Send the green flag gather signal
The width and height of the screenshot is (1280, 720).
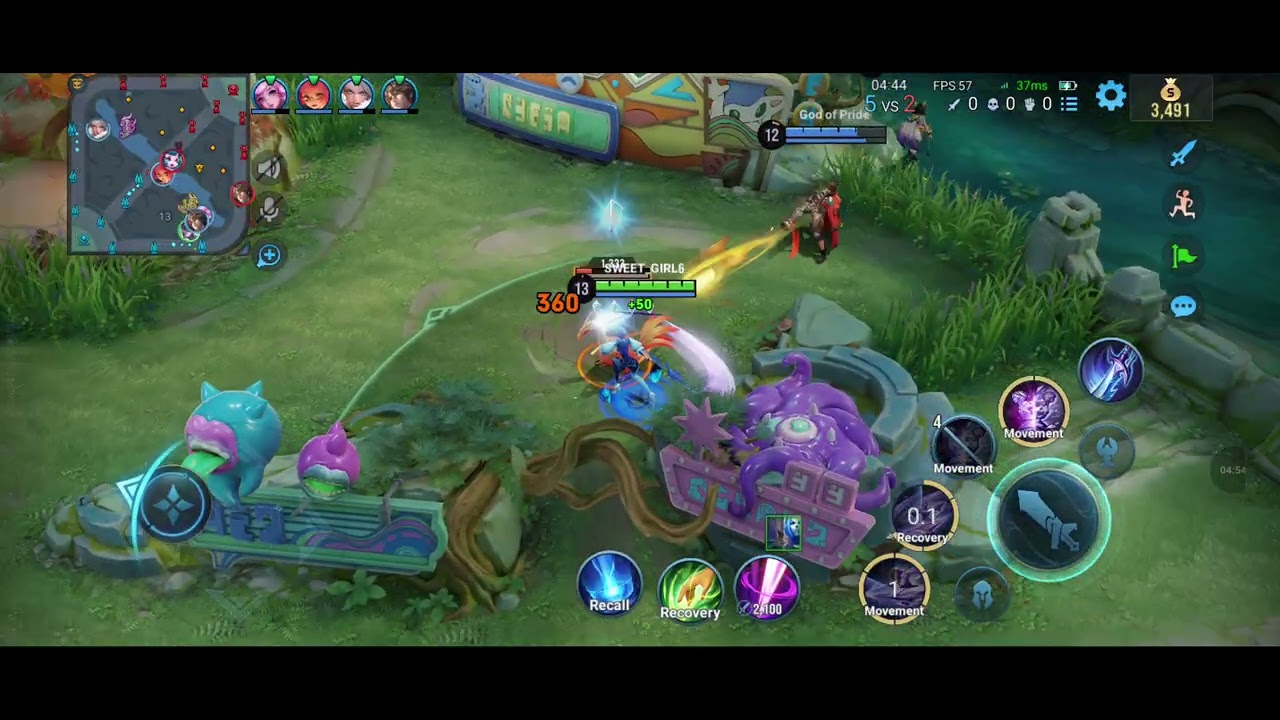pyautogui.click(x=1183, y=256)
